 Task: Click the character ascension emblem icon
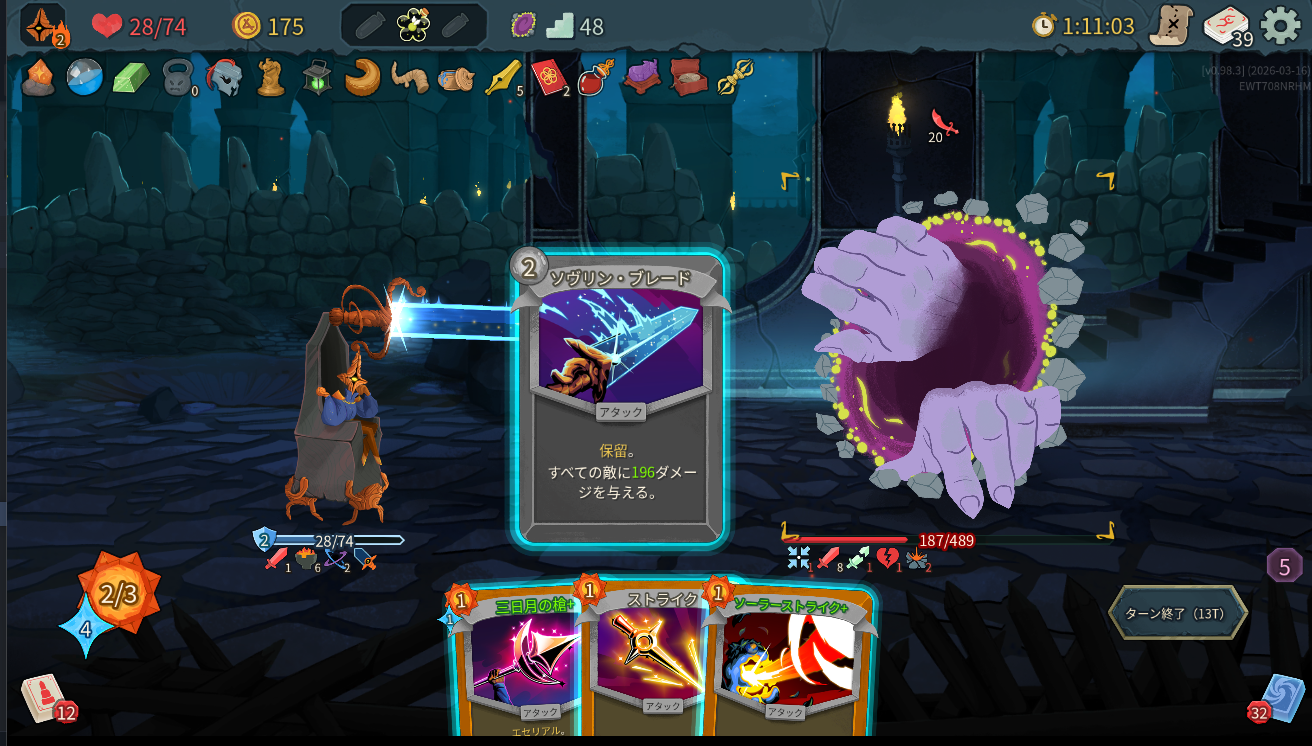(43, 26)
